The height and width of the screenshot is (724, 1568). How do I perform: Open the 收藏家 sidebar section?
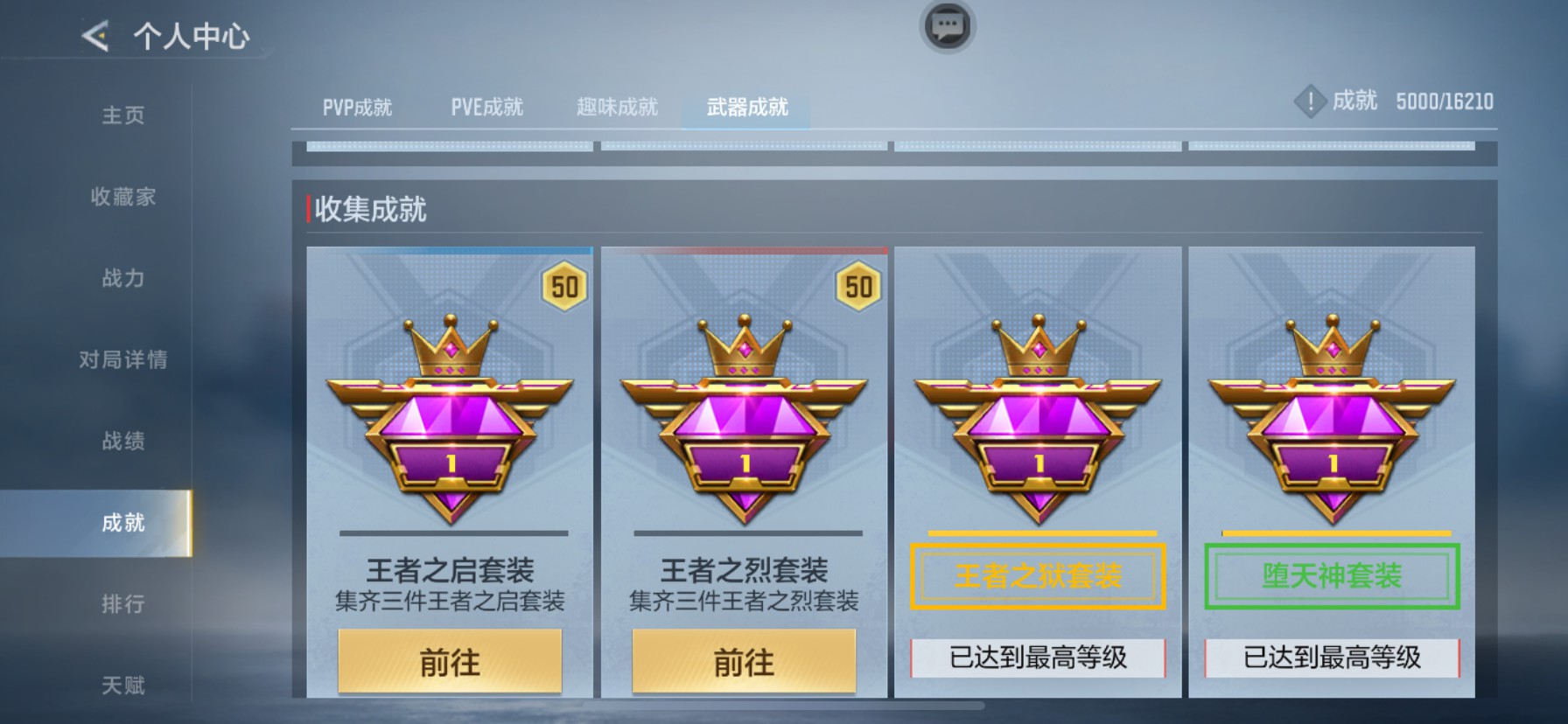pyautogui.click(x=122, y=198)
